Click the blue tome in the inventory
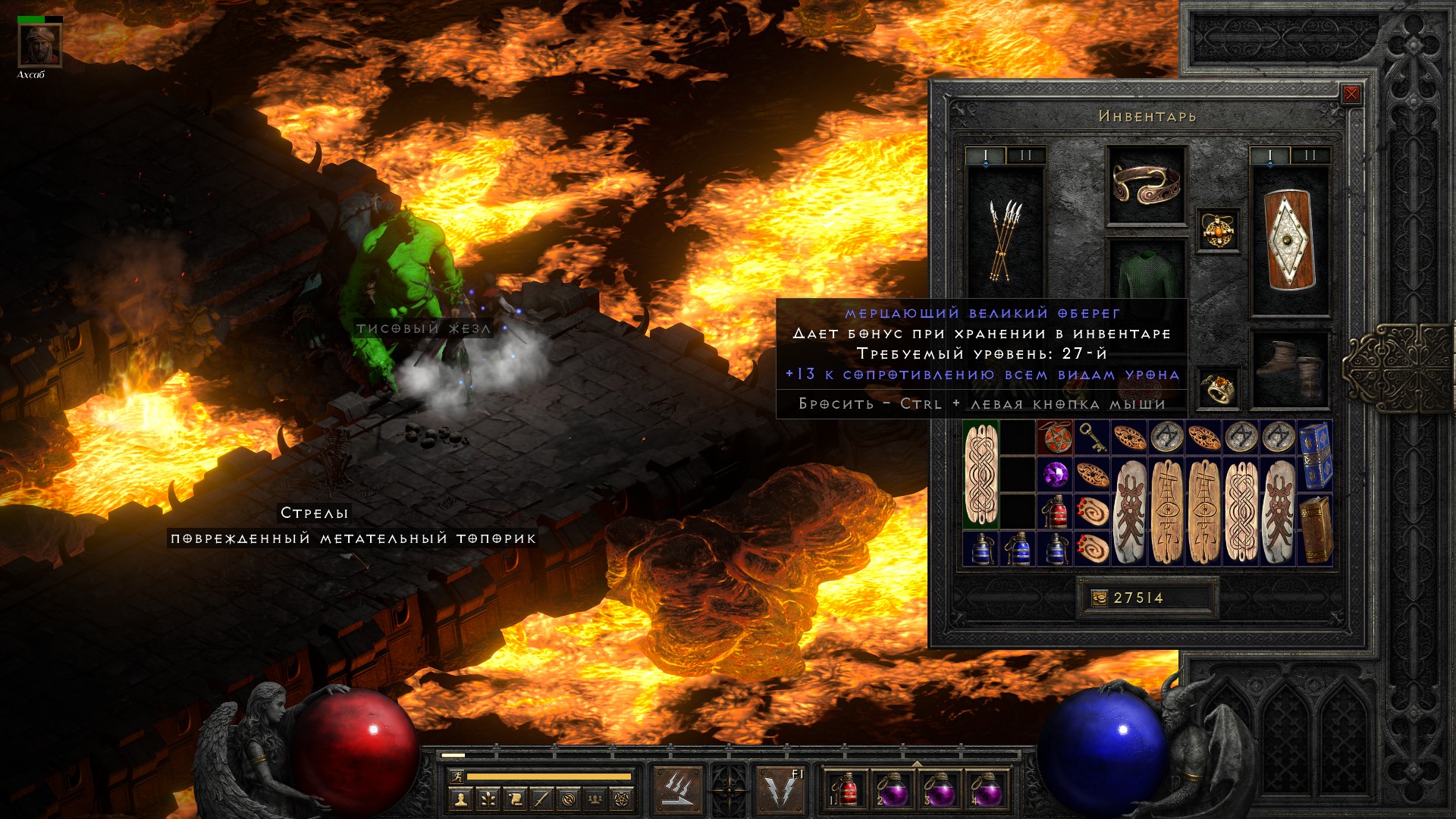This screenshot has width=1456, height=819. point(1315,456)
